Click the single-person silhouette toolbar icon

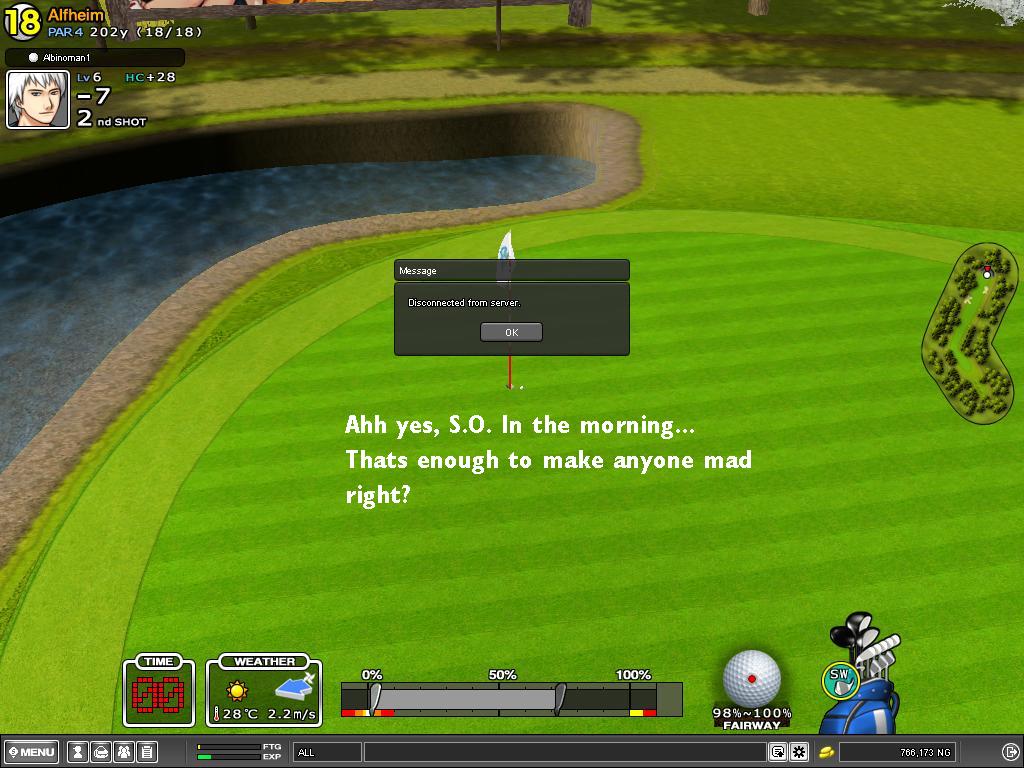[77, 752]
